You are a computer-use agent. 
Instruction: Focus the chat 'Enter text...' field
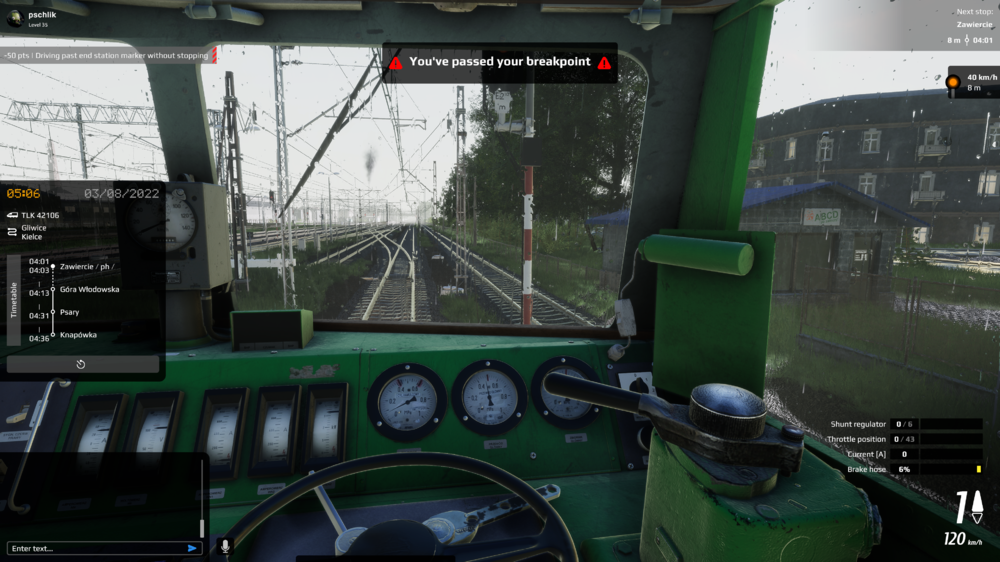coord(95,548)
